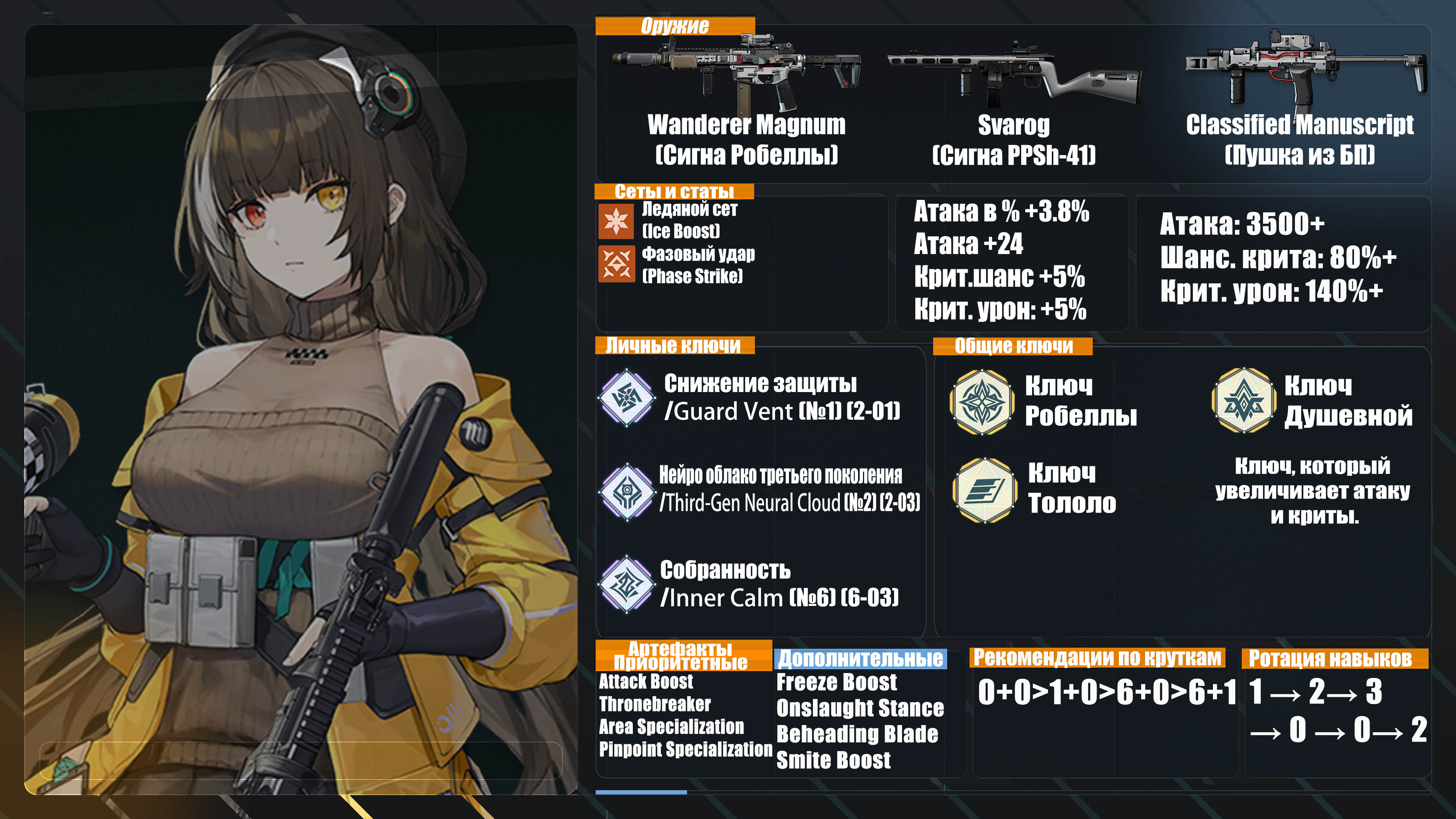The width and height of the screenshot is (1456, 819).
Task: Select the Inner Calm key icon
Action: (627, 584)
